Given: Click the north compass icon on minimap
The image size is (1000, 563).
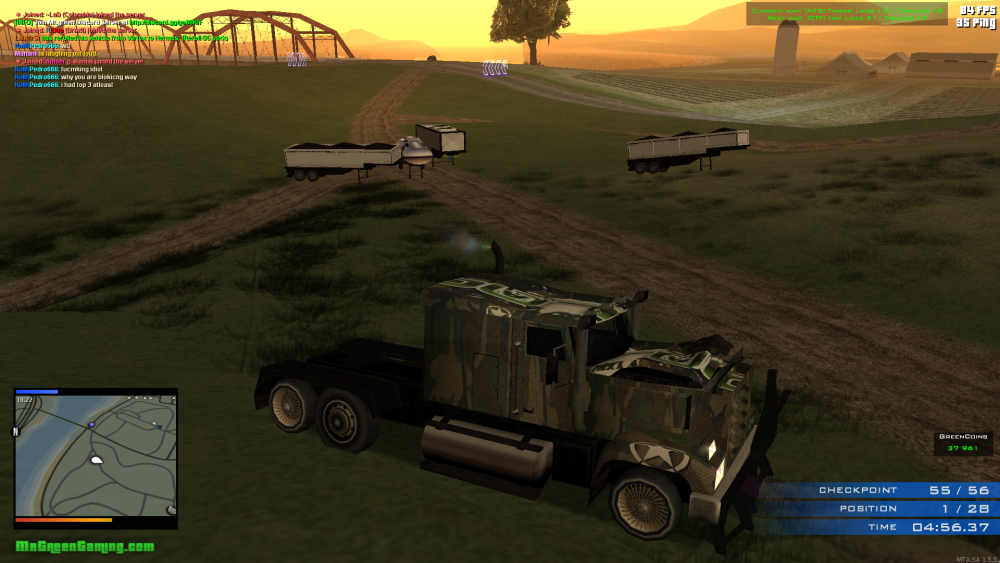Looking at the screenshot, I should click(15, 431).
